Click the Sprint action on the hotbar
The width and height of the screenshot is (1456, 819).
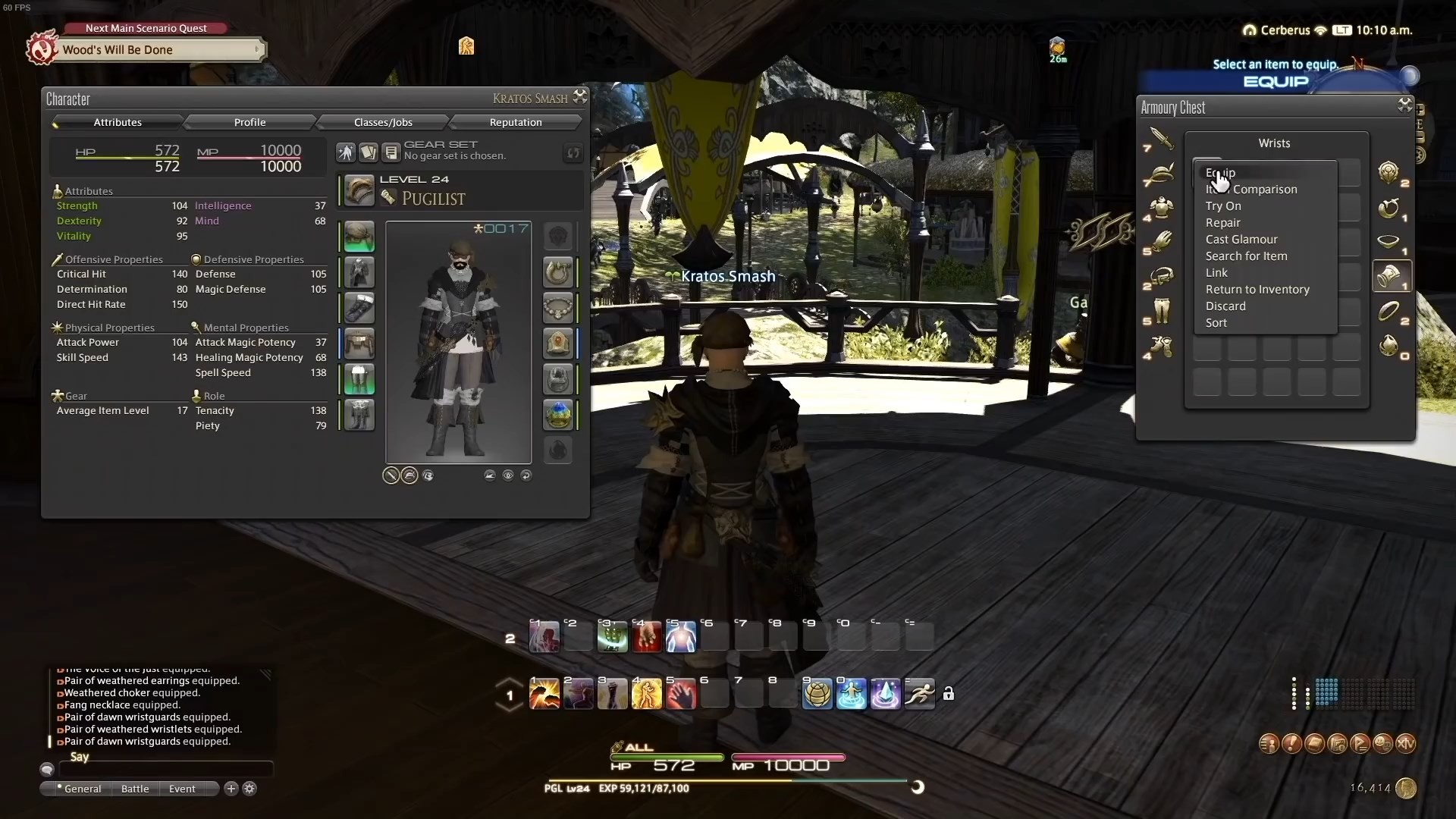[919, 693]
